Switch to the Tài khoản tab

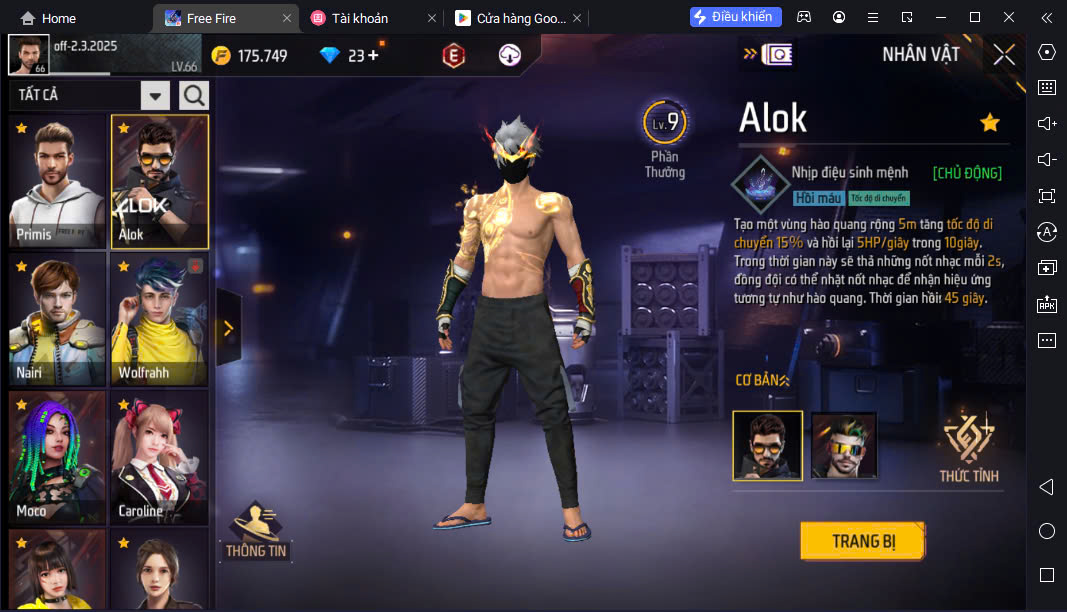(360, 18)
